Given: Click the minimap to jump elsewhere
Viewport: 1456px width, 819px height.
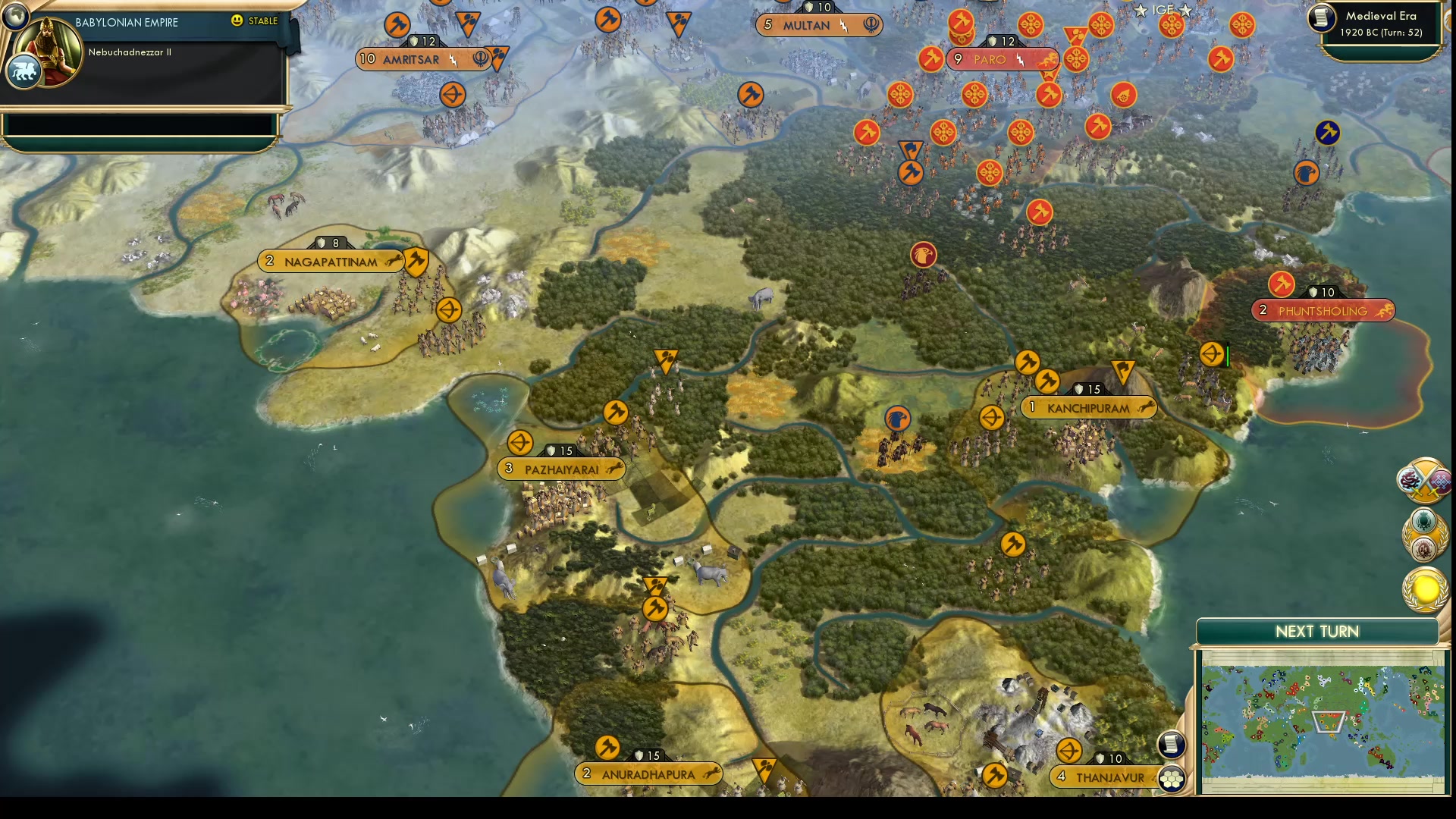Looking at the screenshot, I should pyautogui.click(x=1323, y=720).
